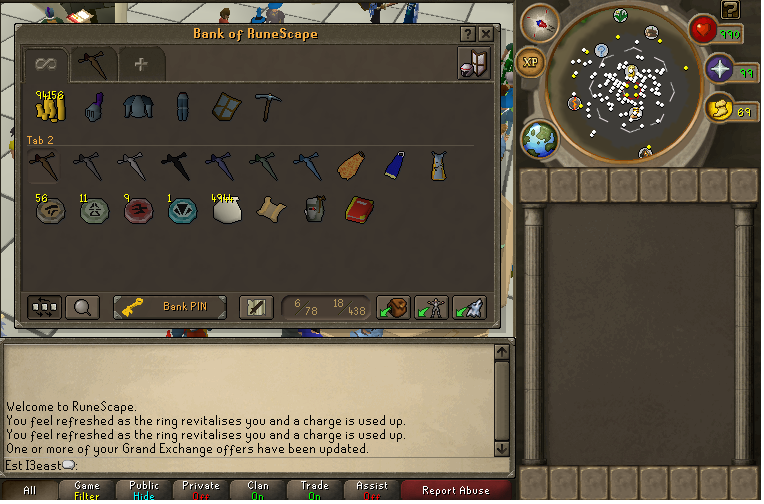Toggle the XP counter button
The image size is (764, 504).
[531, 63]
